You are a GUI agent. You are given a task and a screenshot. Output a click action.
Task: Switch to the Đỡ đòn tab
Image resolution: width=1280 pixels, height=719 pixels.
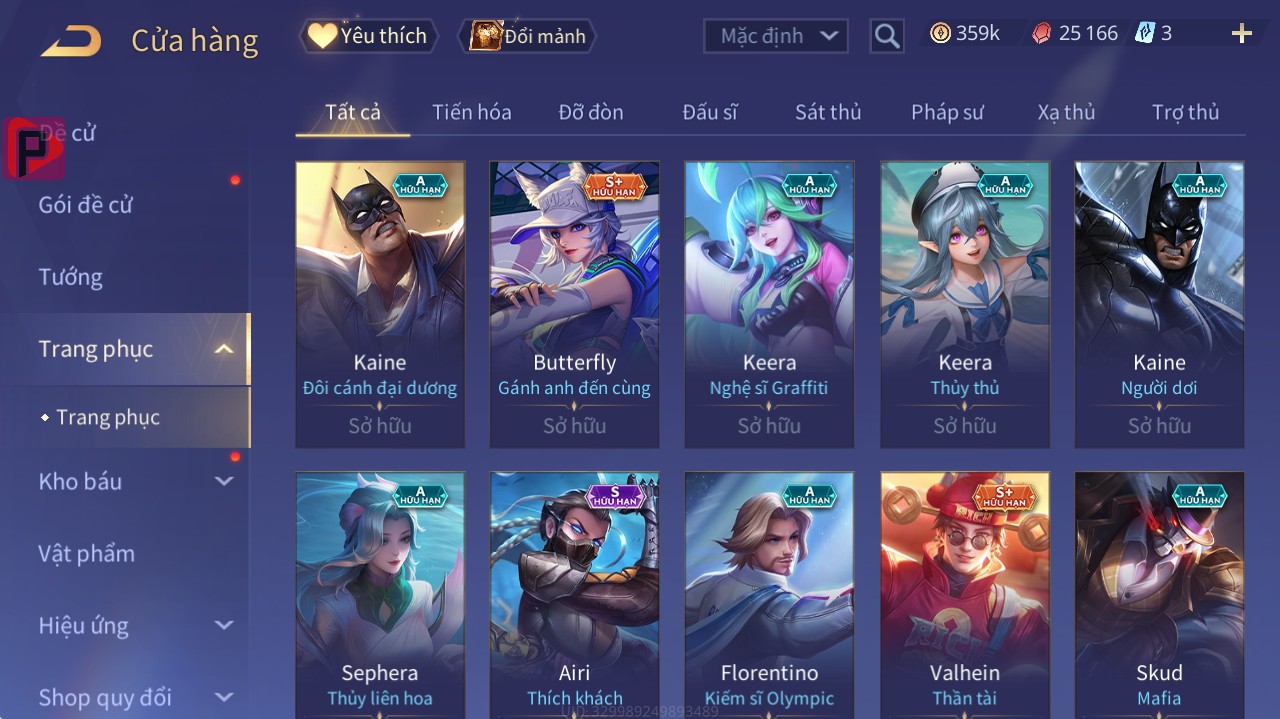(590, 112)
